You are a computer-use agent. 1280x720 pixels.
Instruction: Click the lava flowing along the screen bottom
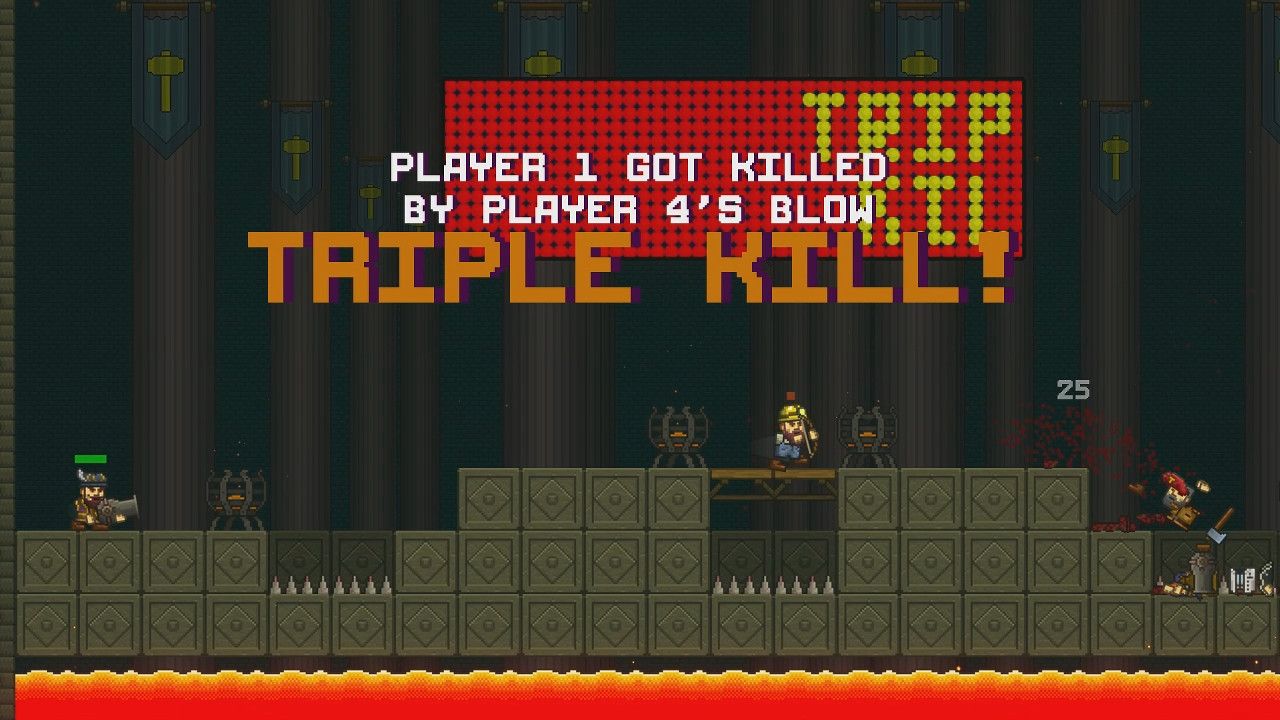pos(640,690)
